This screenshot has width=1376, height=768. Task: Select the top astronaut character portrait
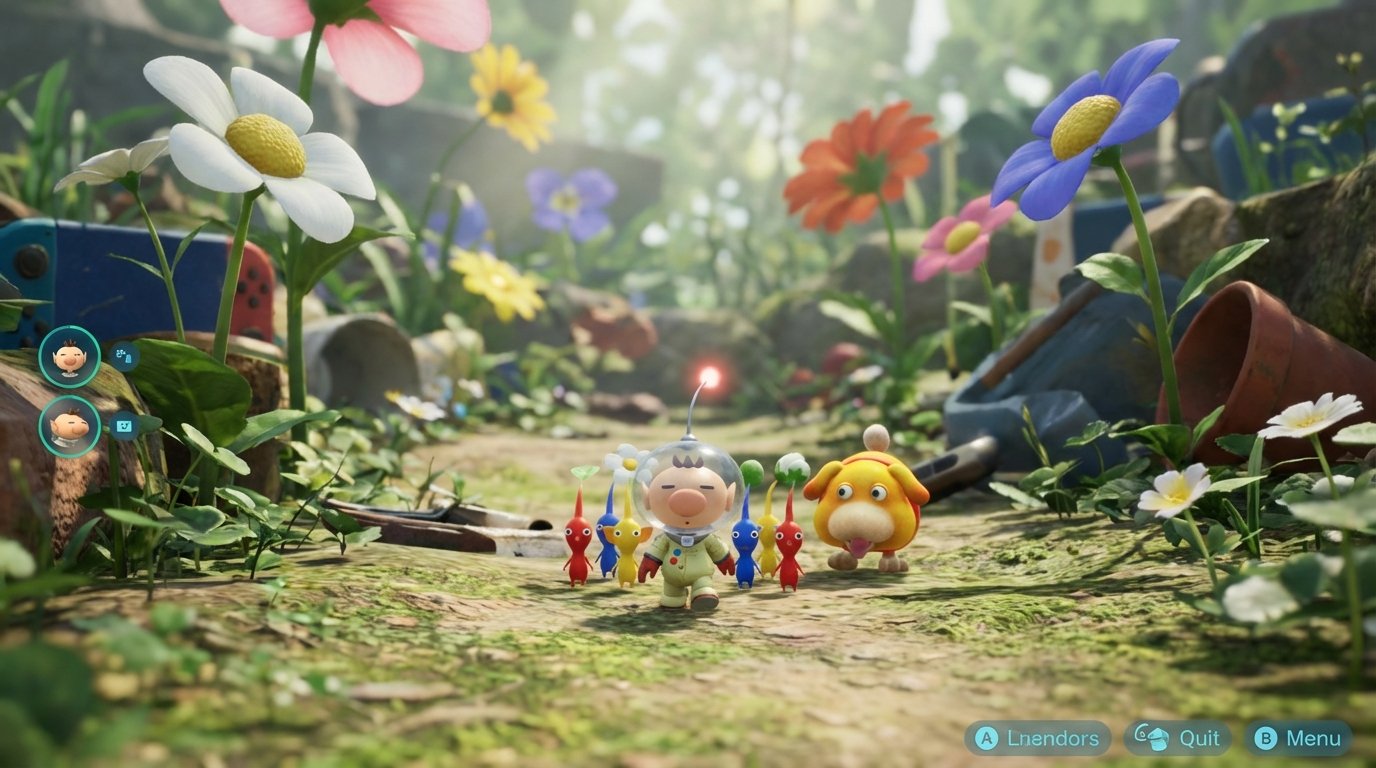[x=67, y=357]
